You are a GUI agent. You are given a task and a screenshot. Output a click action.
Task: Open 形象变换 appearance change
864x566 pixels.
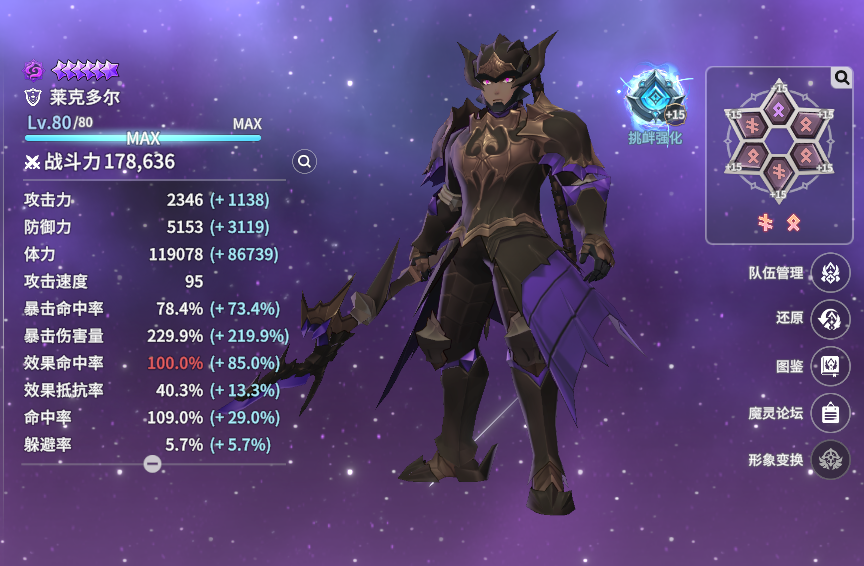tap(830, 460)
